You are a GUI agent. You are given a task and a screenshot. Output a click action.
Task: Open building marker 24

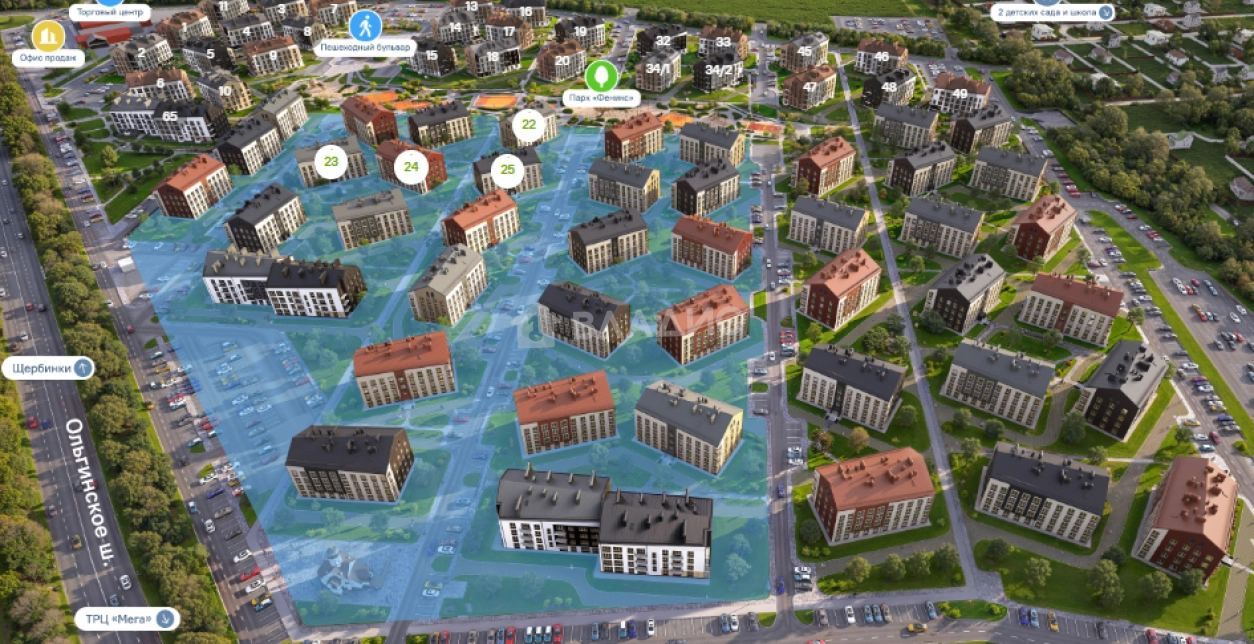point(410,166)
